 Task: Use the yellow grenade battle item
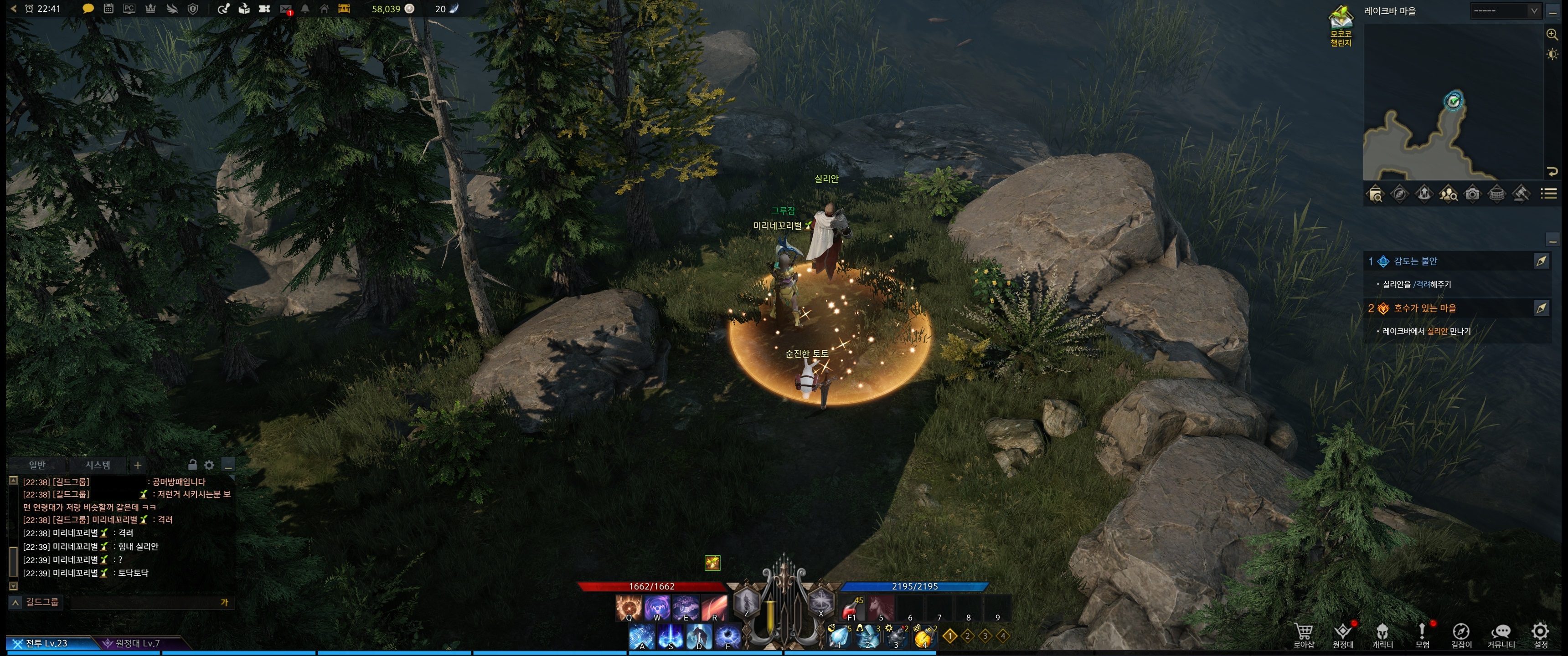[923, 636]
